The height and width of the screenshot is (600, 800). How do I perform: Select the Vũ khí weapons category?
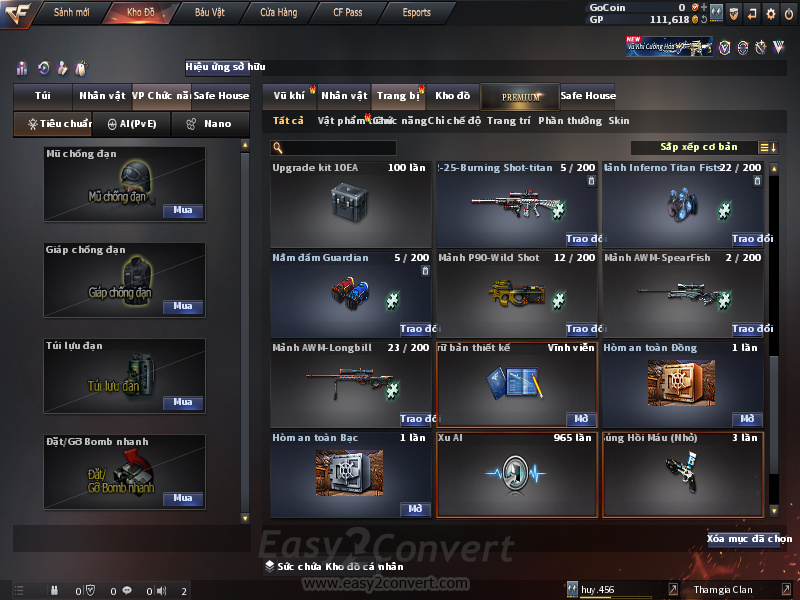coord(289,96)
